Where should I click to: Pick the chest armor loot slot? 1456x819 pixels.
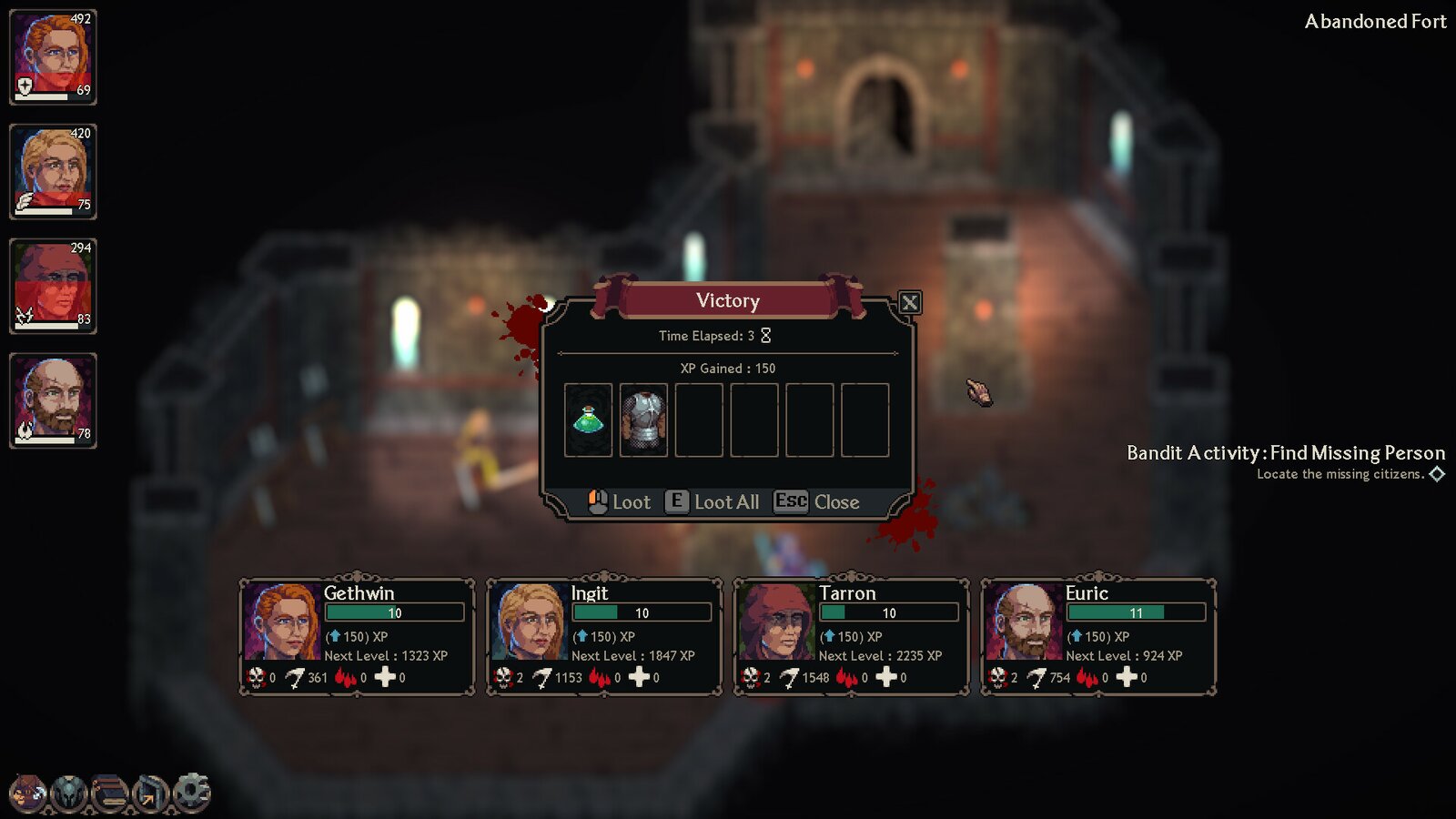643,420
